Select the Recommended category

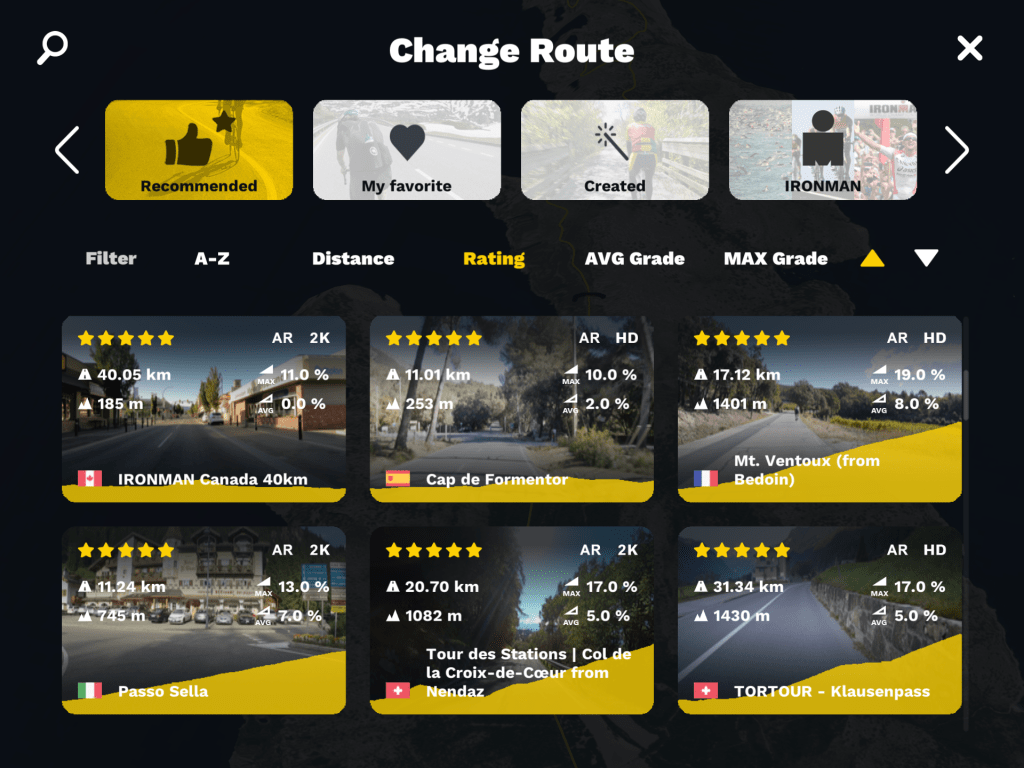(199, 150)
